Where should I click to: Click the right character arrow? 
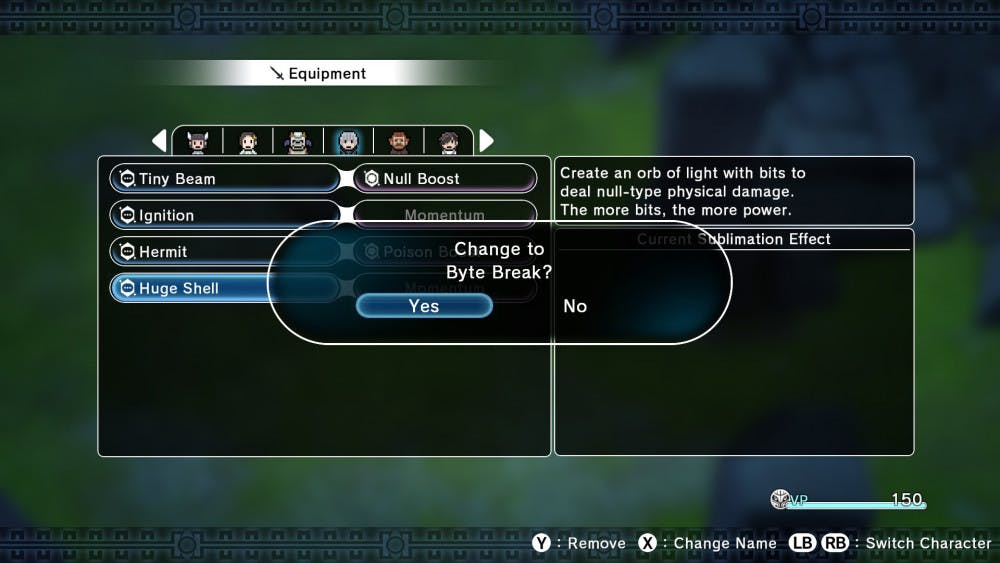[487, 141]
